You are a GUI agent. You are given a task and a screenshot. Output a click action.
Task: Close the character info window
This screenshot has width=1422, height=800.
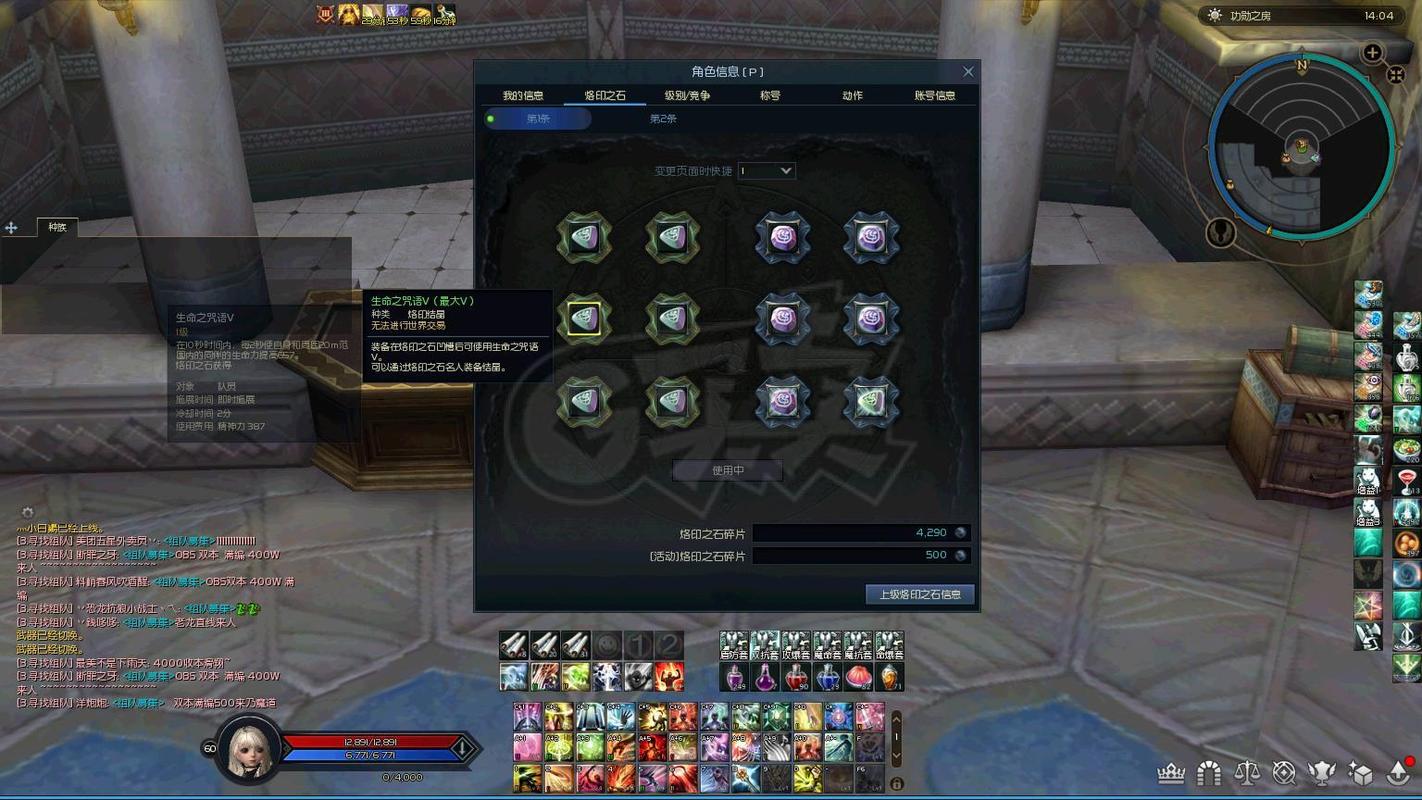click(968, 72)
